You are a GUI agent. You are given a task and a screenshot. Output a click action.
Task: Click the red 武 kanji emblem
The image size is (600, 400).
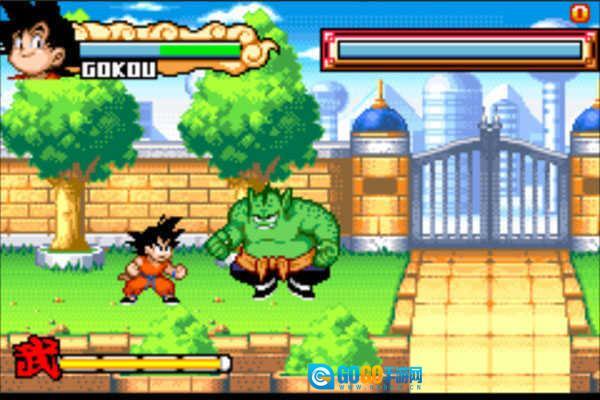(36, 359)
